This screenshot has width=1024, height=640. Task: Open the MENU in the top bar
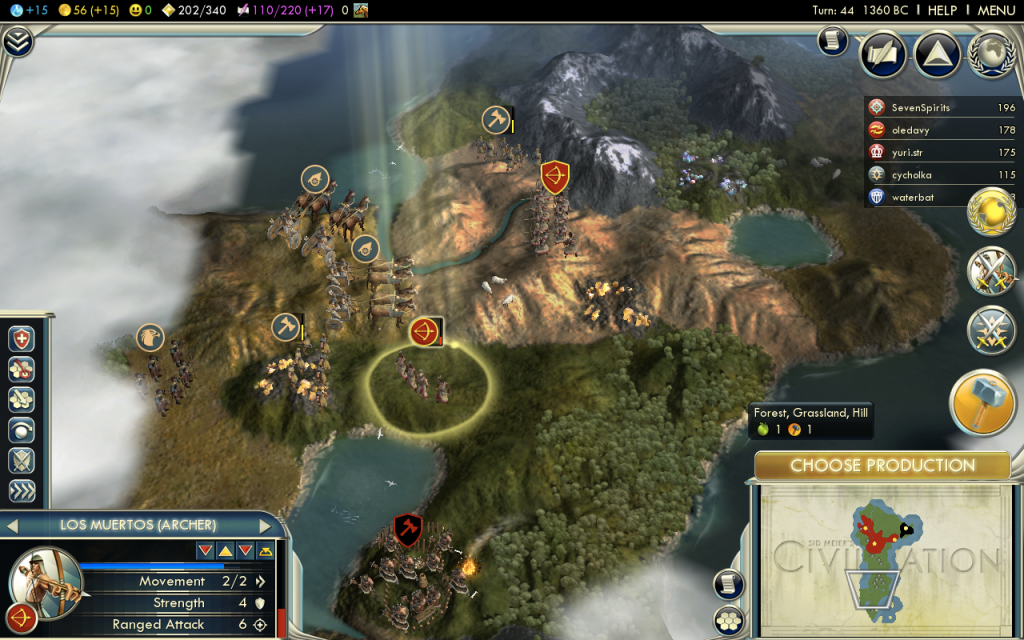996,10
